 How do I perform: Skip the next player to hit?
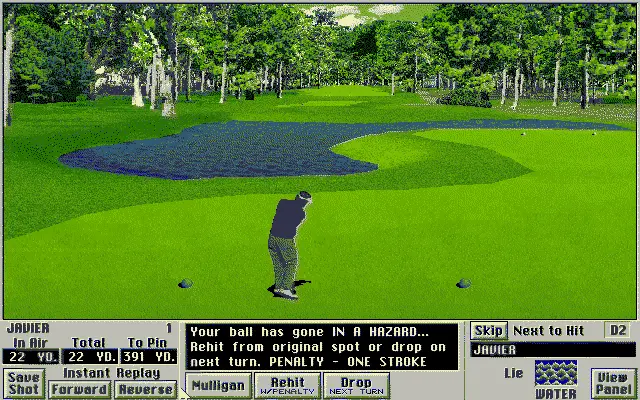click(489, 330)
